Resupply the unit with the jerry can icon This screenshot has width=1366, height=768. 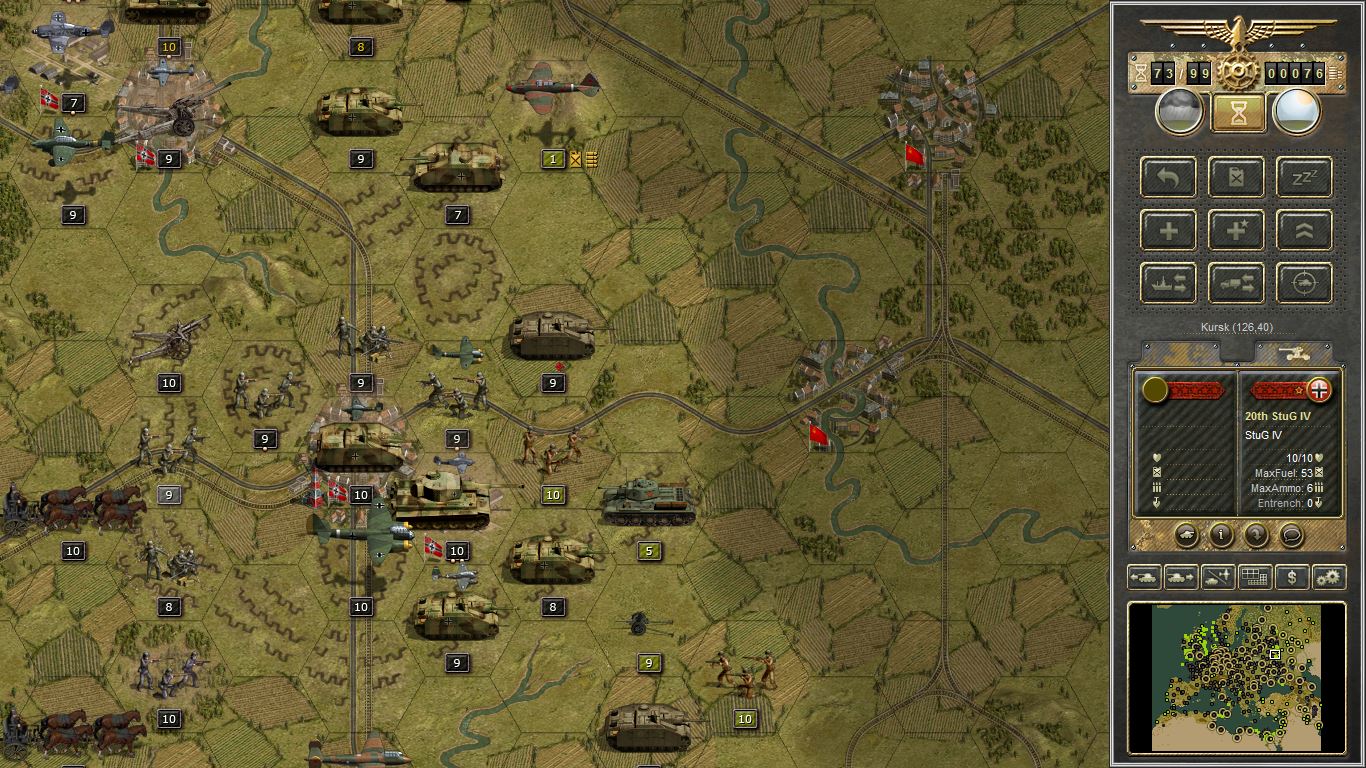click(x=1235, y=177)
